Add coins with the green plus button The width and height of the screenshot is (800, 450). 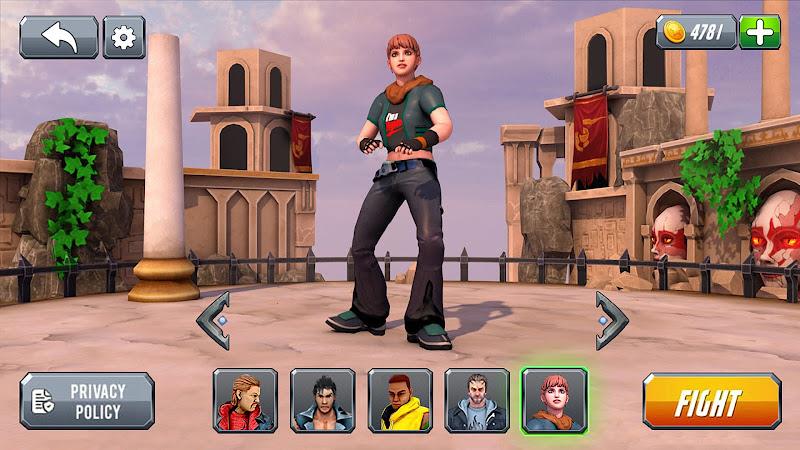click(760, 32)
